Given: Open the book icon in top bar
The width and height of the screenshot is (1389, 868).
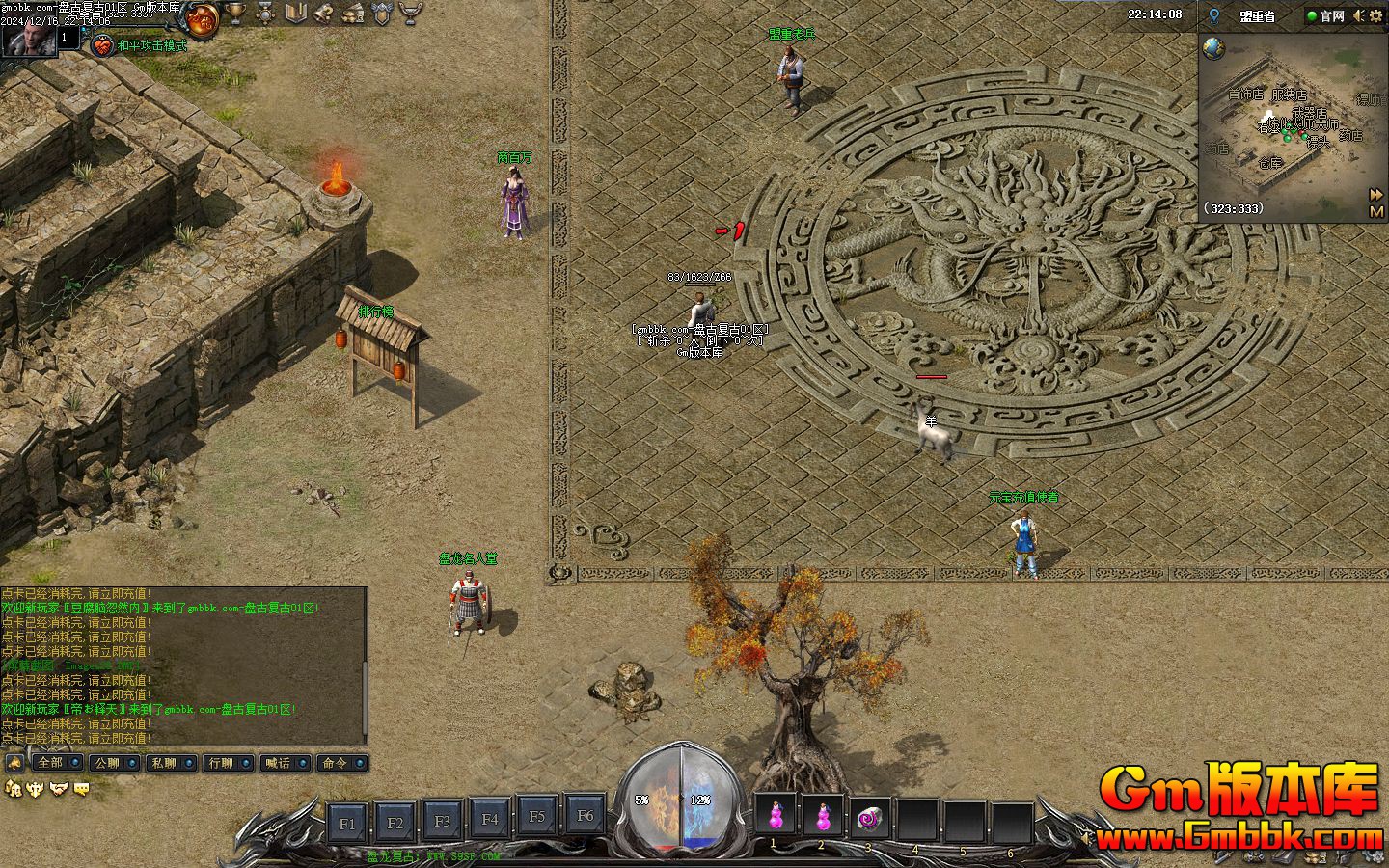Looking at the screenshot, I should pyautogui.click(x=296, y=14).
